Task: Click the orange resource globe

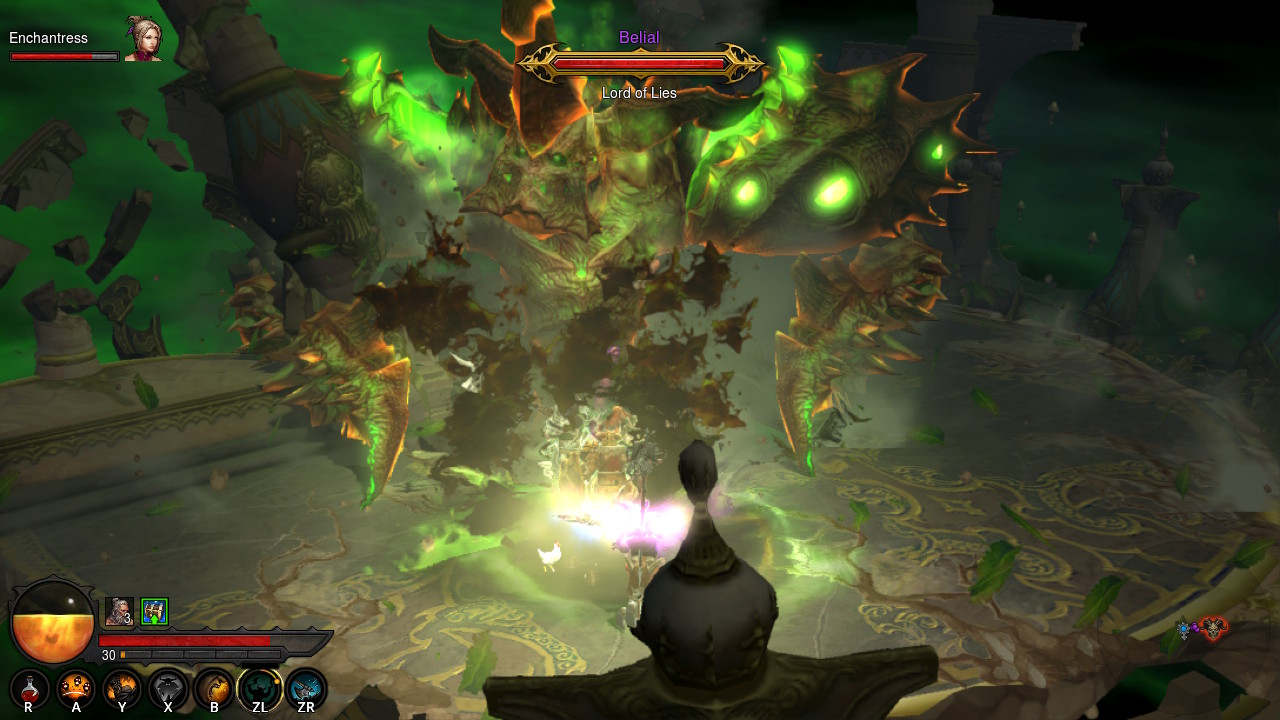Action: pos(52,622)
